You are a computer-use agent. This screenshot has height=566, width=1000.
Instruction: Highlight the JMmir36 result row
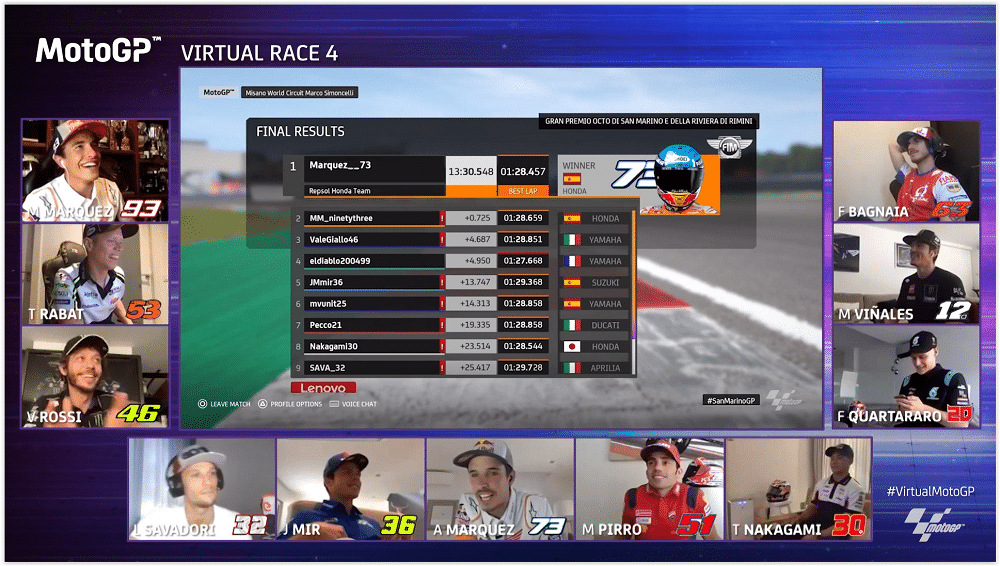pyautogui.click(x=460, y=283)
